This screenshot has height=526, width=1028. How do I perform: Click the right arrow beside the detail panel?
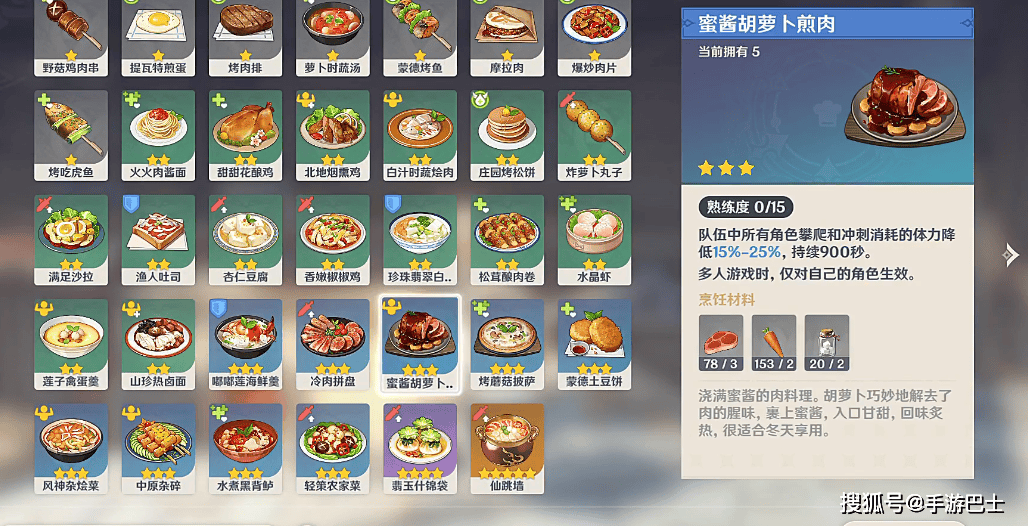(1010, 256)
